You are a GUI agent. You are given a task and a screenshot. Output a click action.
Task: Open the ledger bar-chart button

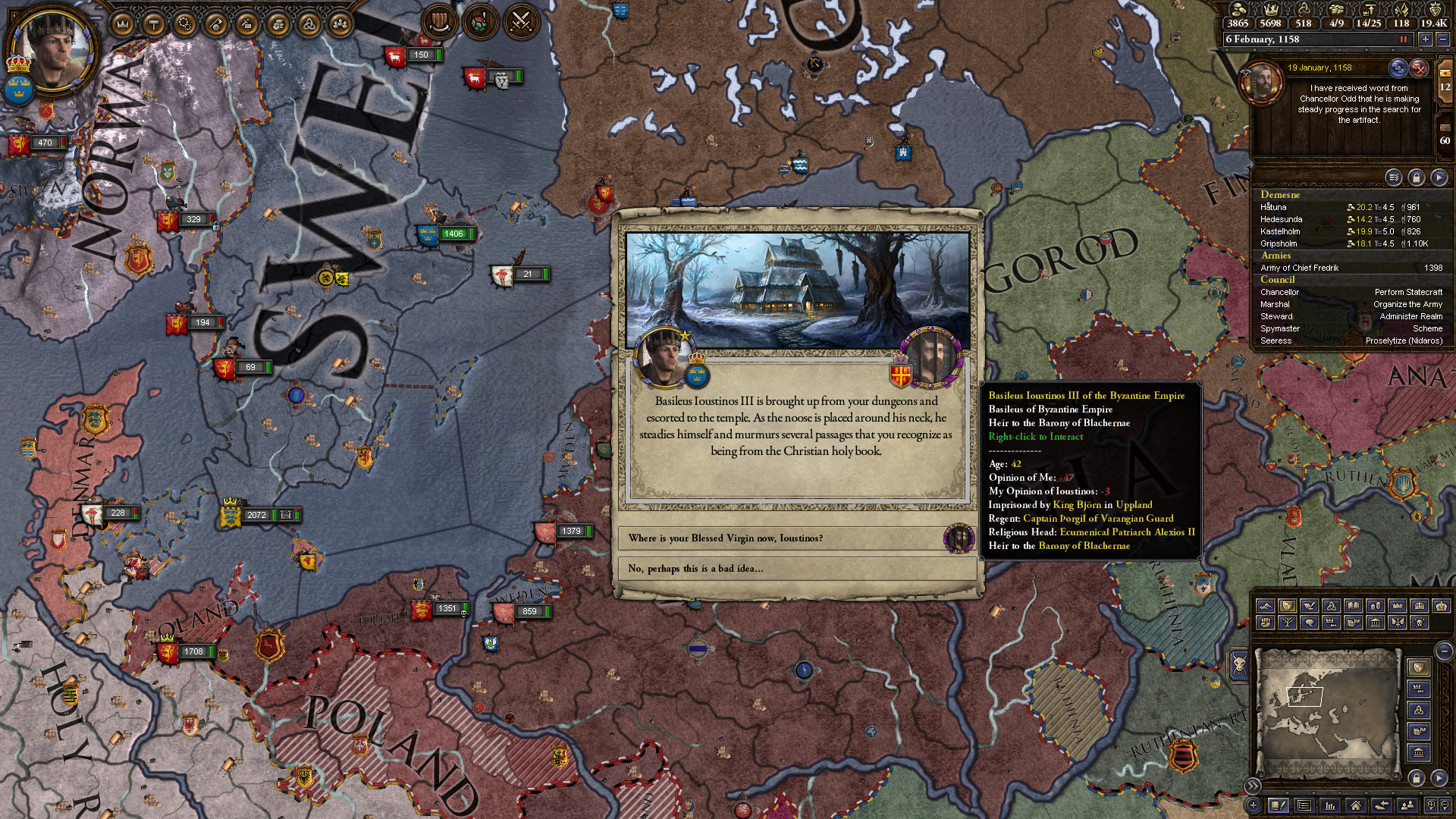coord(1329,805)
